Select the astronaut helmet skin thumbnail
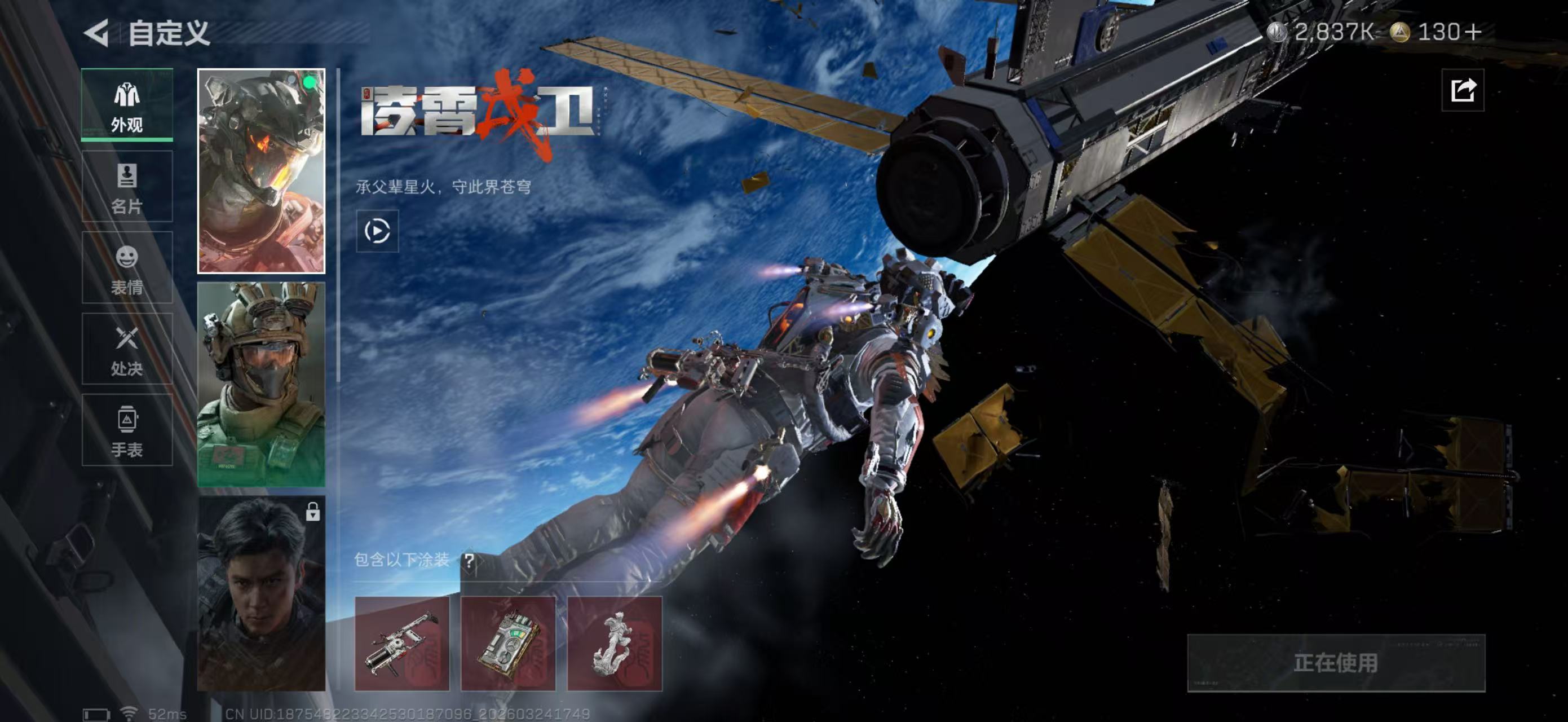This screenshot has width=1568, height=722. (x=261, y=171)
